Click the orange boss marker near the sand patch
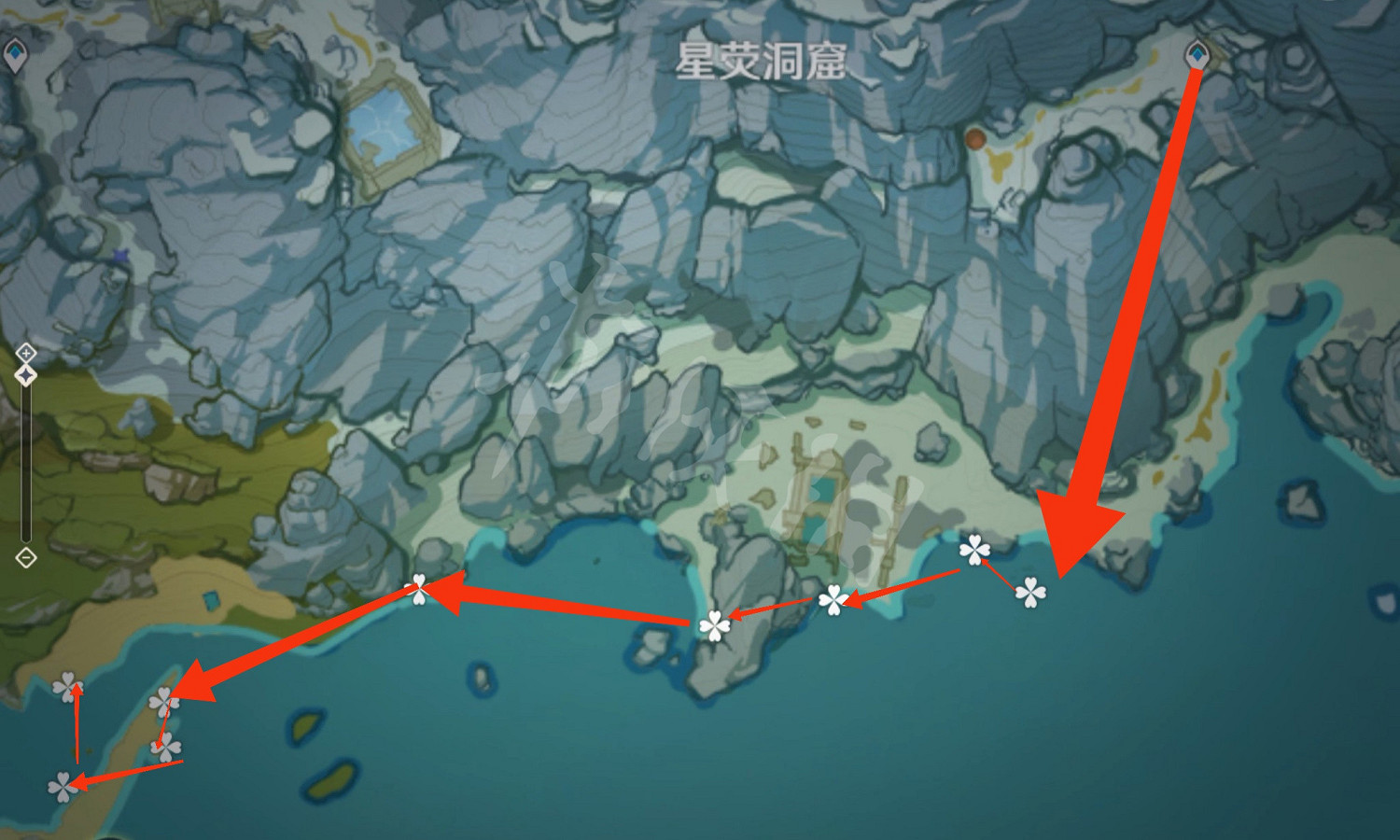Viewport: 1400px width, 840px height. tap(977, 138)
